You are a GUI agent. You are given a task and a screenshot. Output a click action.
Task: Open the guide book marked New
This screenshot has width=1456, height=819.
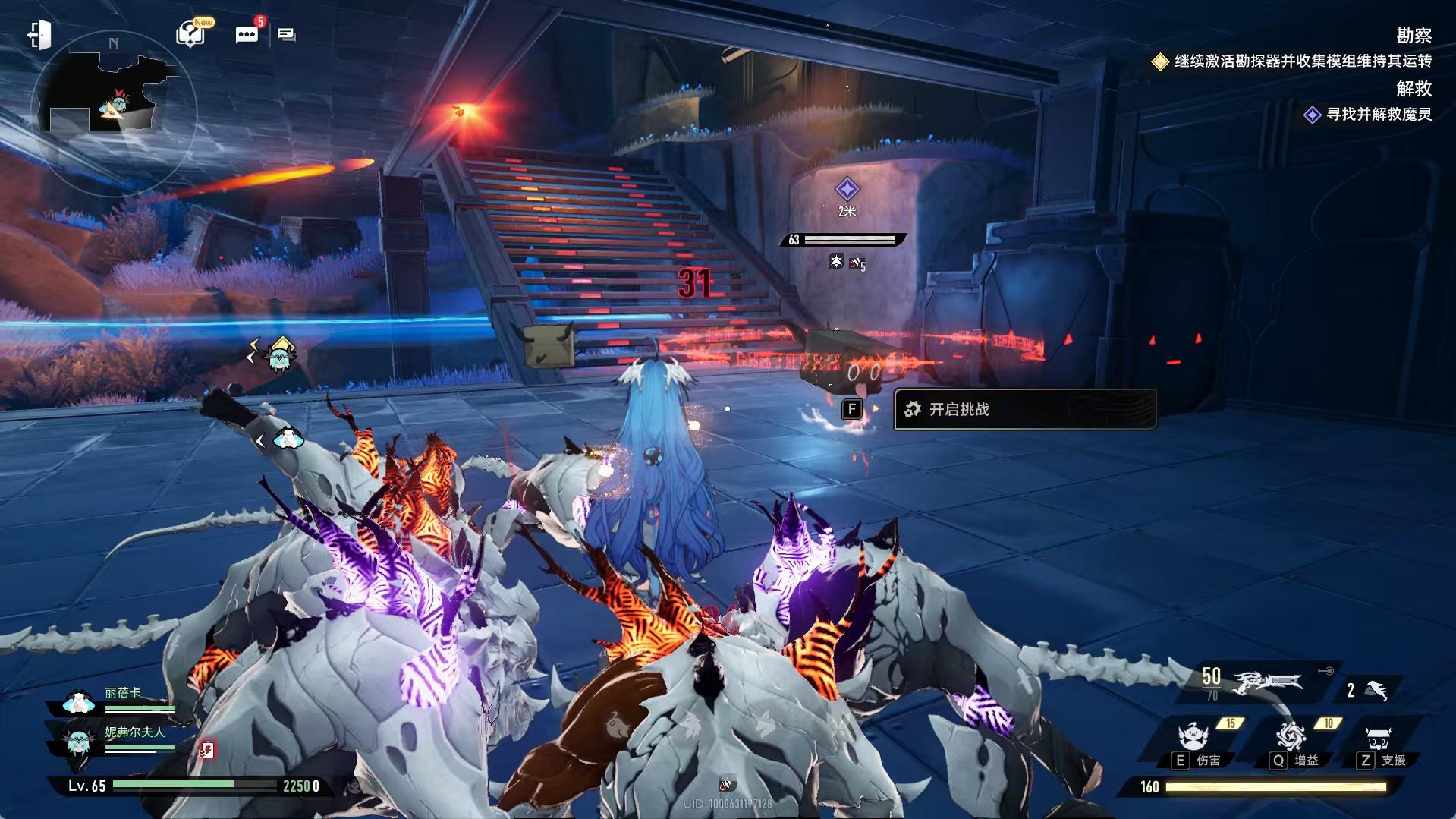click(x=190, y=34)
